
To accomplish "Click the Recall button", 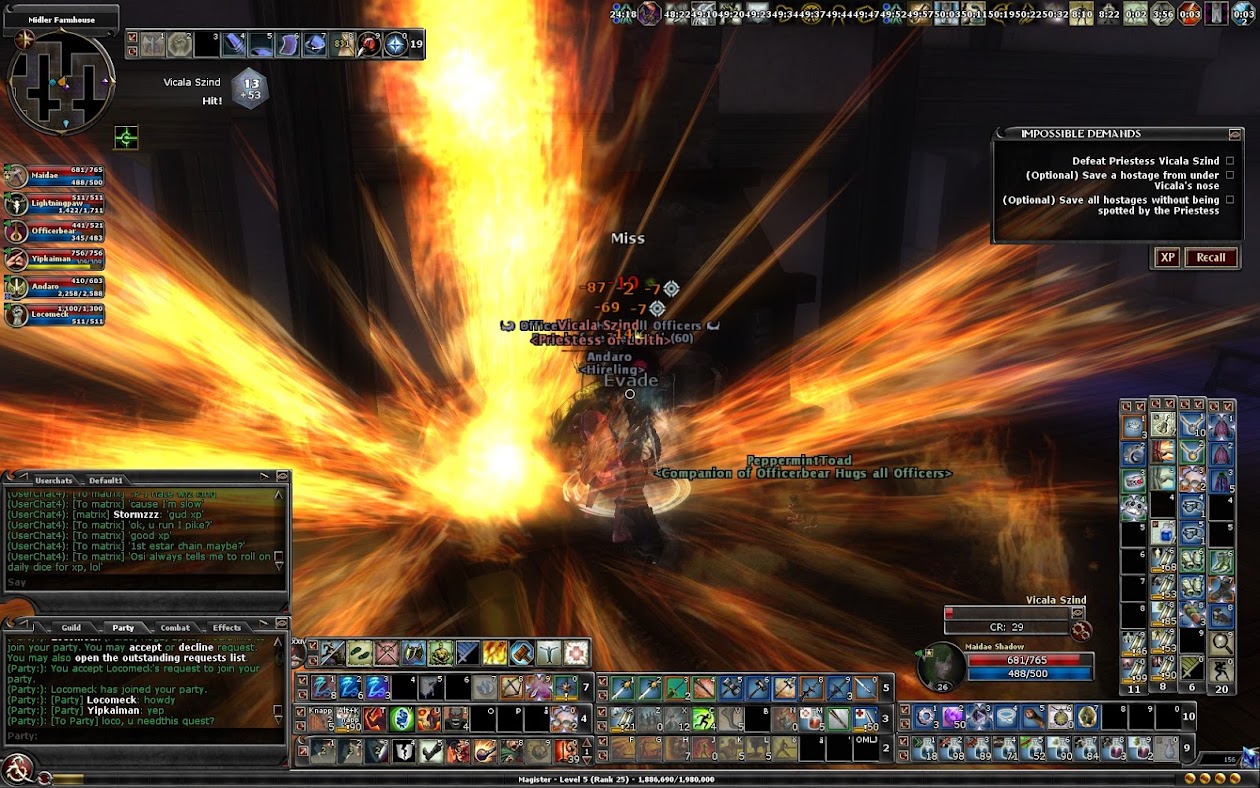I will pos(1210,257).
